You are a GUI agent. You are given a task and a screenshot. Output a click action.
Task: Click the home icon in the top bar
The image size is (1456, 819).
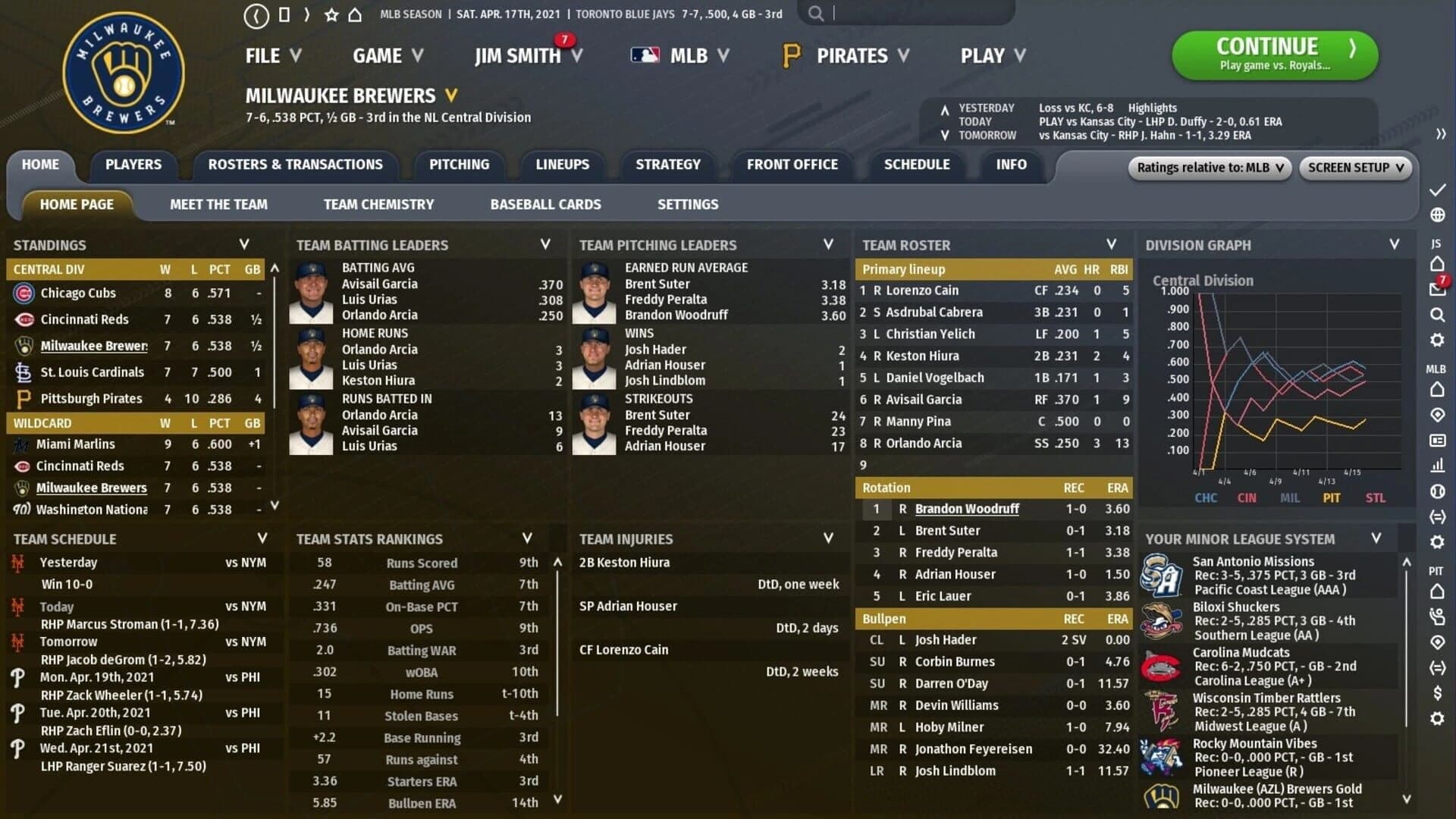pos(354,13)
